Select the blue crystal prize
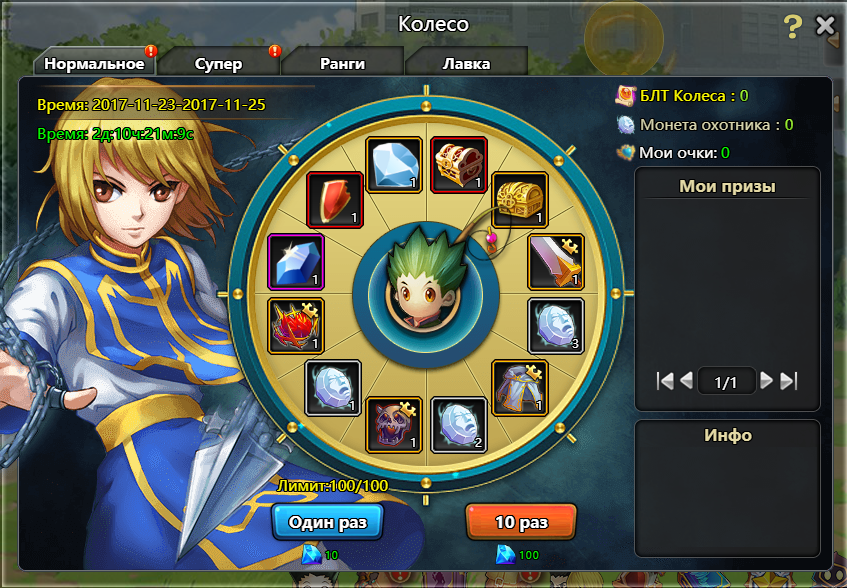This screenshot has width=847, height=588. point(297,262)
